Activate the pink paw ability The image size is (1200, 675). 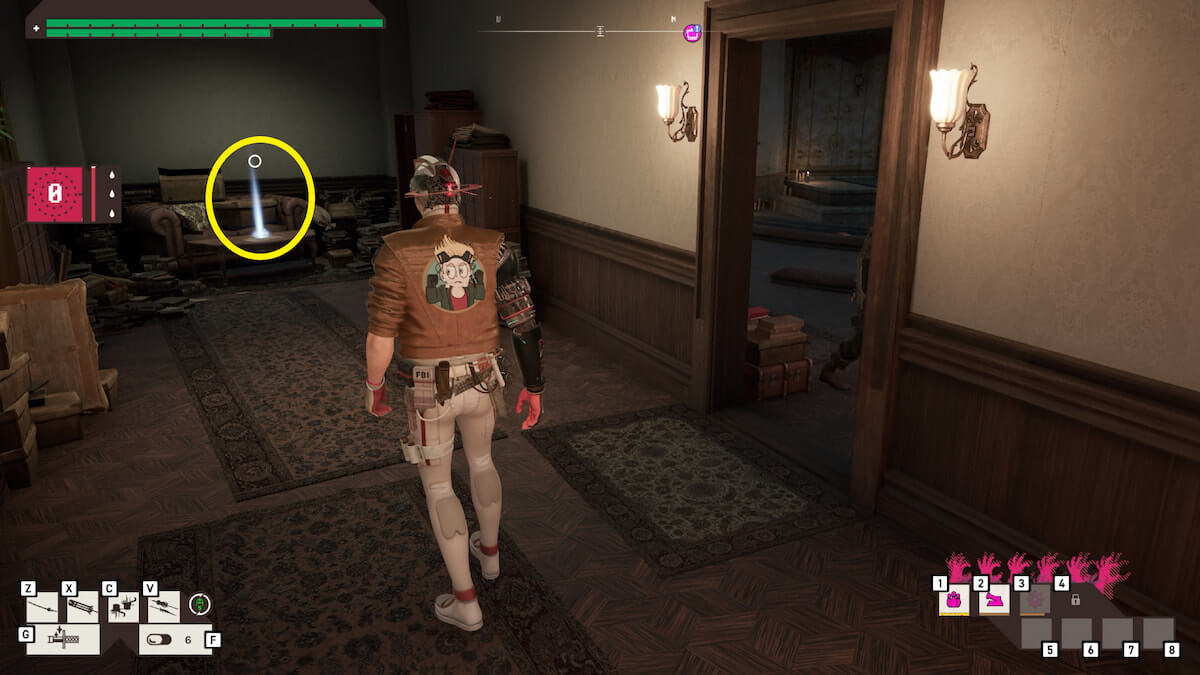click(954, 600)
